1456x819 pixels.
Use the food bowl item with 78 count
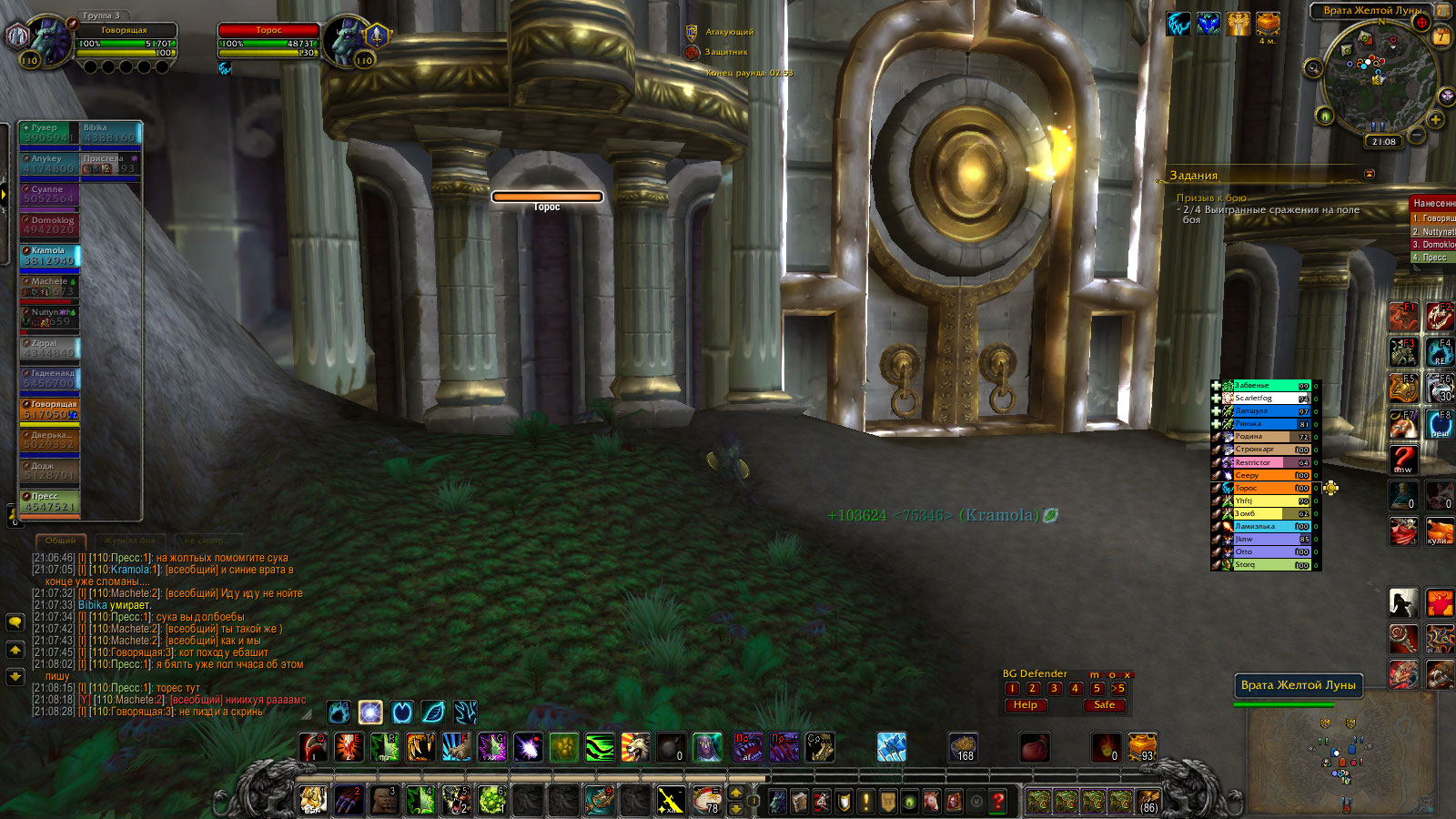pos(706,801)
